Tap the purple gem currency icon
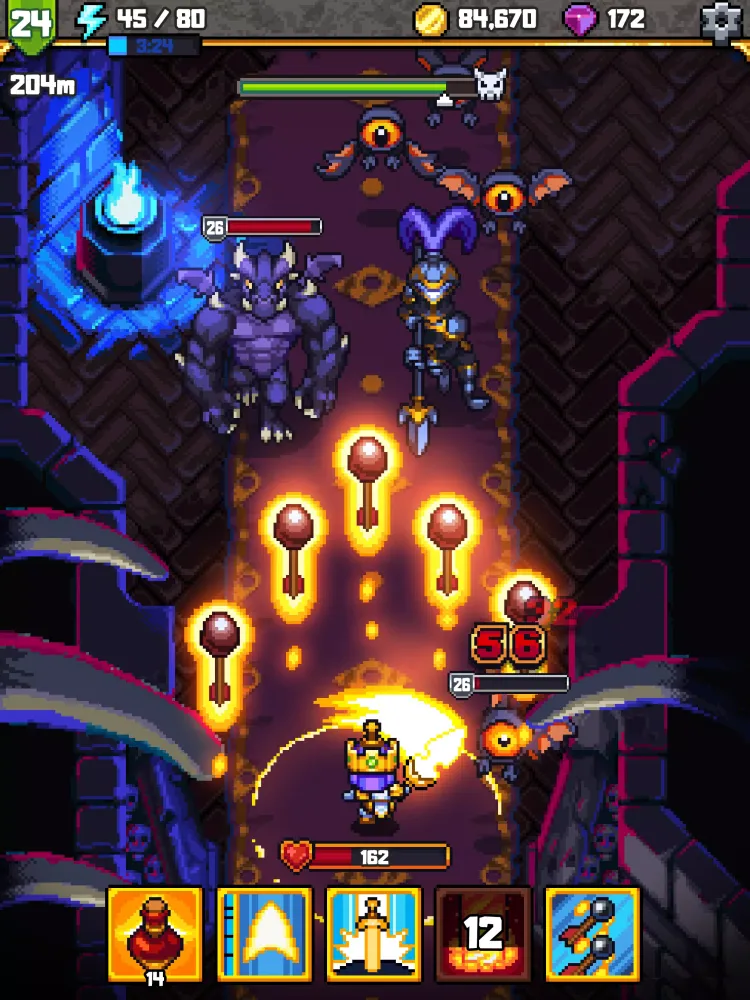 tap(580, 19)
